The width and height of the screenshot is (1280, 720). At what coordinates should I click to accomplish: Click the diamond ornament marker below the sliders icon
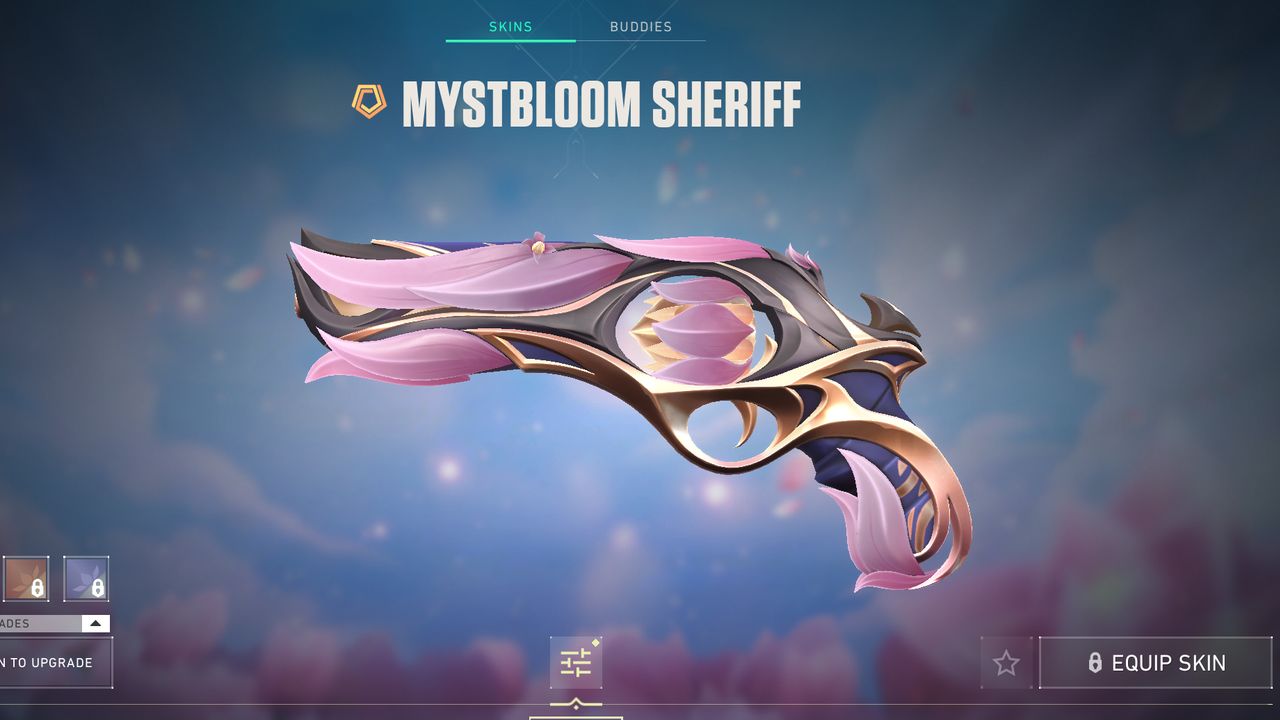[x=575, y=706]
